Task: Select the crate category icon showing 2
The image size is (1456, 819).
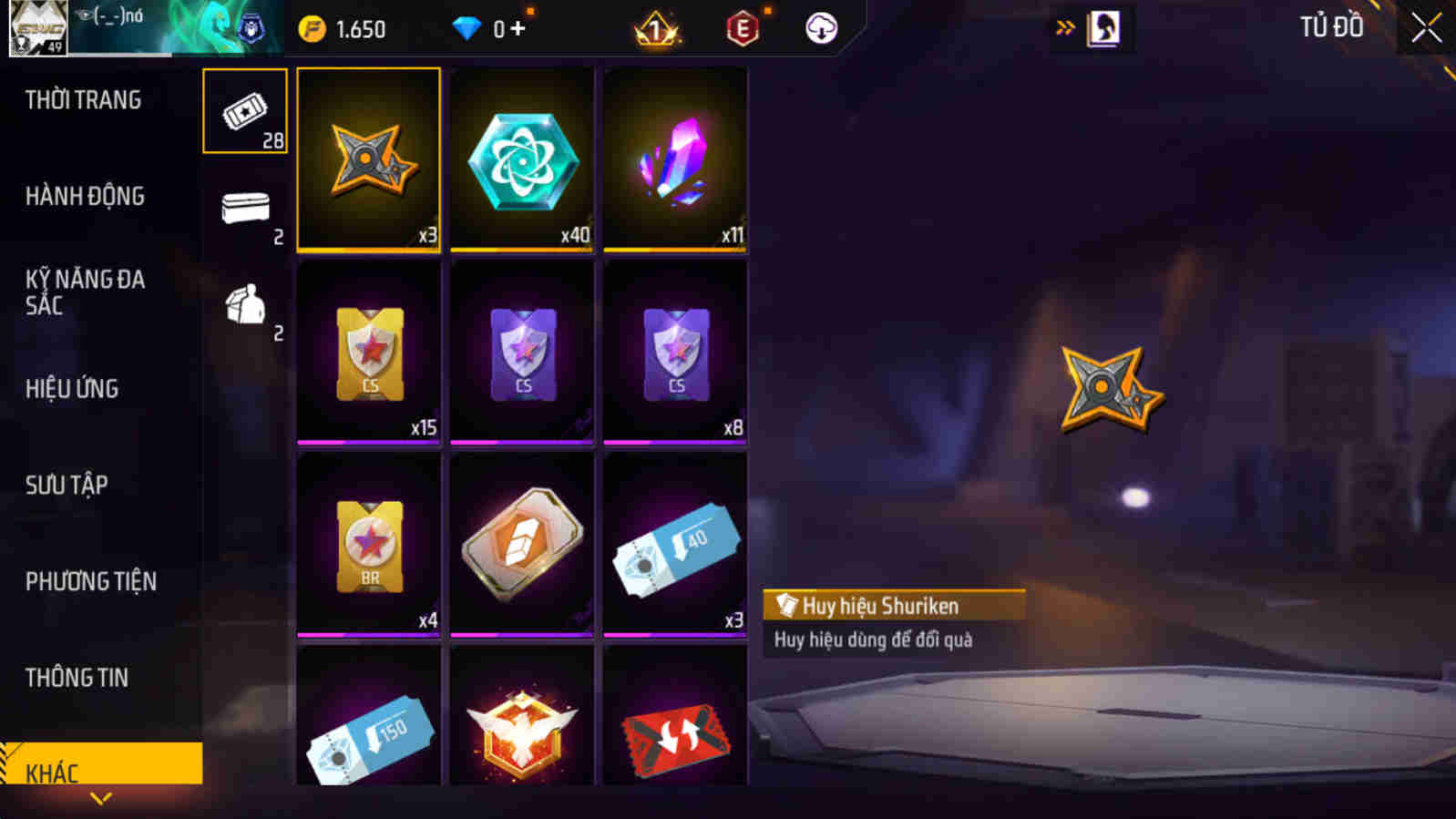Action: (x=243, y=206)
